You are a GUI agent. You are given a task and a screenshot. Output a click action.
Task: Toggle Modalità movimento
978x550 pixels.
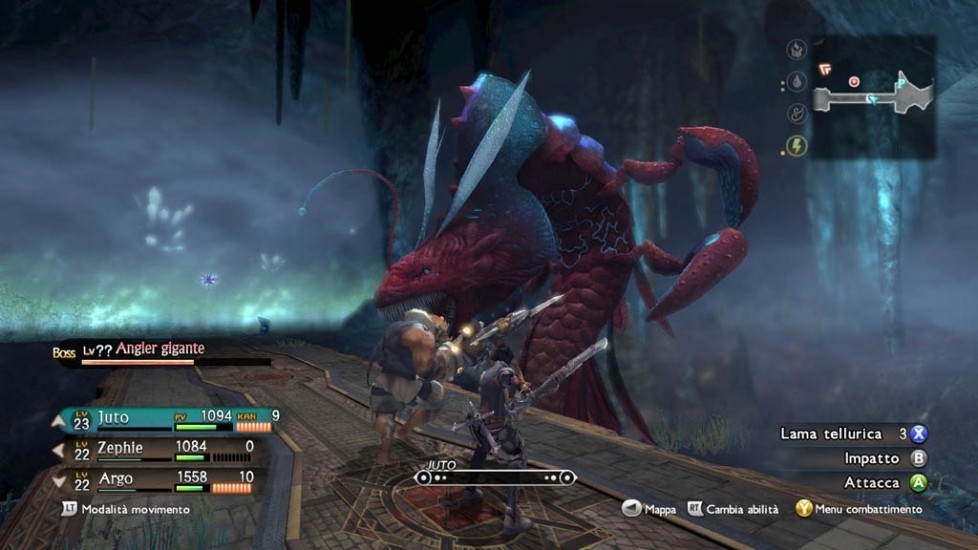point(126,509)
